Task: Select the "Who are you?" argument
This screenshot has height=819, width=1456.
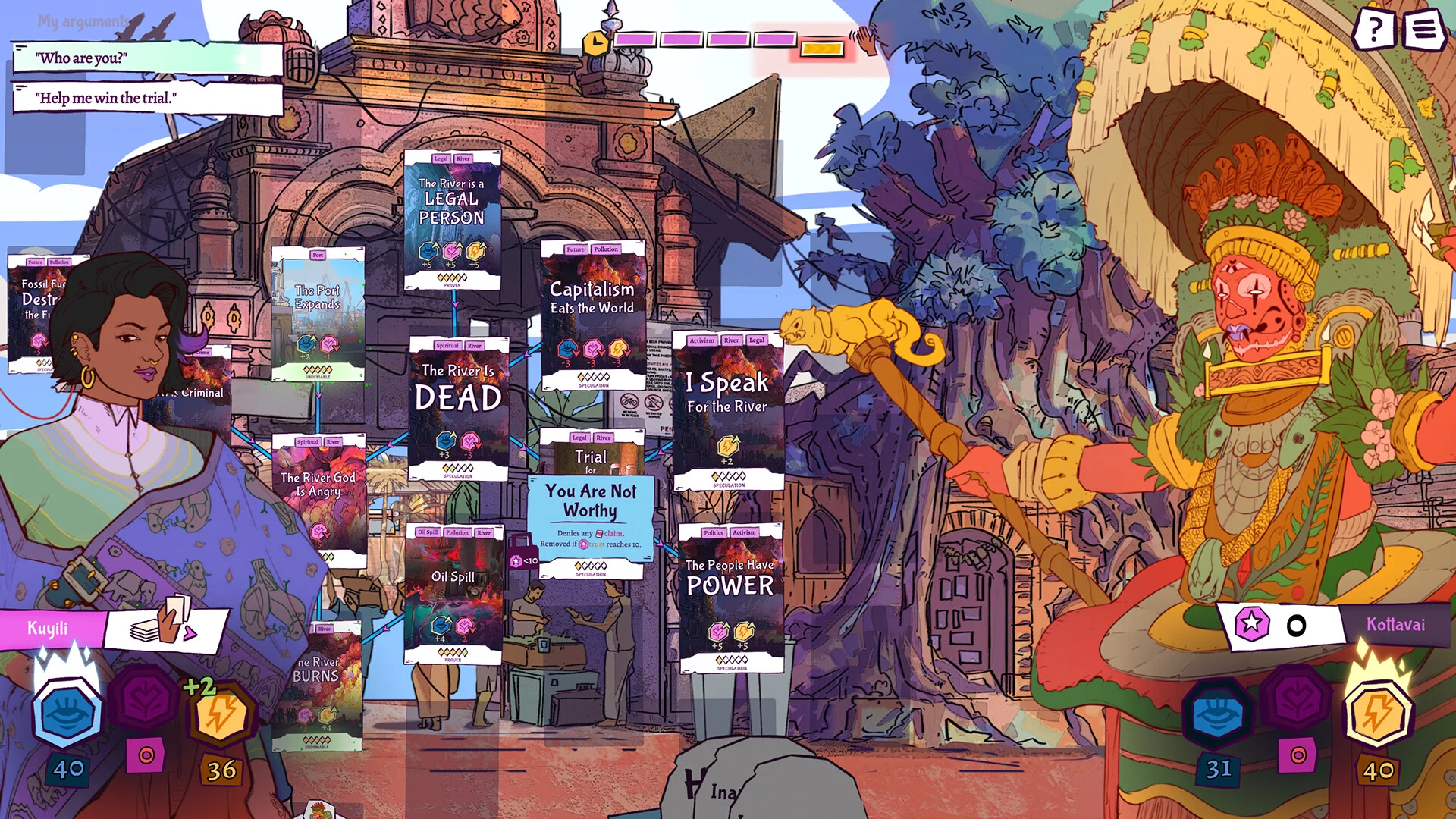Action: (x=148, y=58)
